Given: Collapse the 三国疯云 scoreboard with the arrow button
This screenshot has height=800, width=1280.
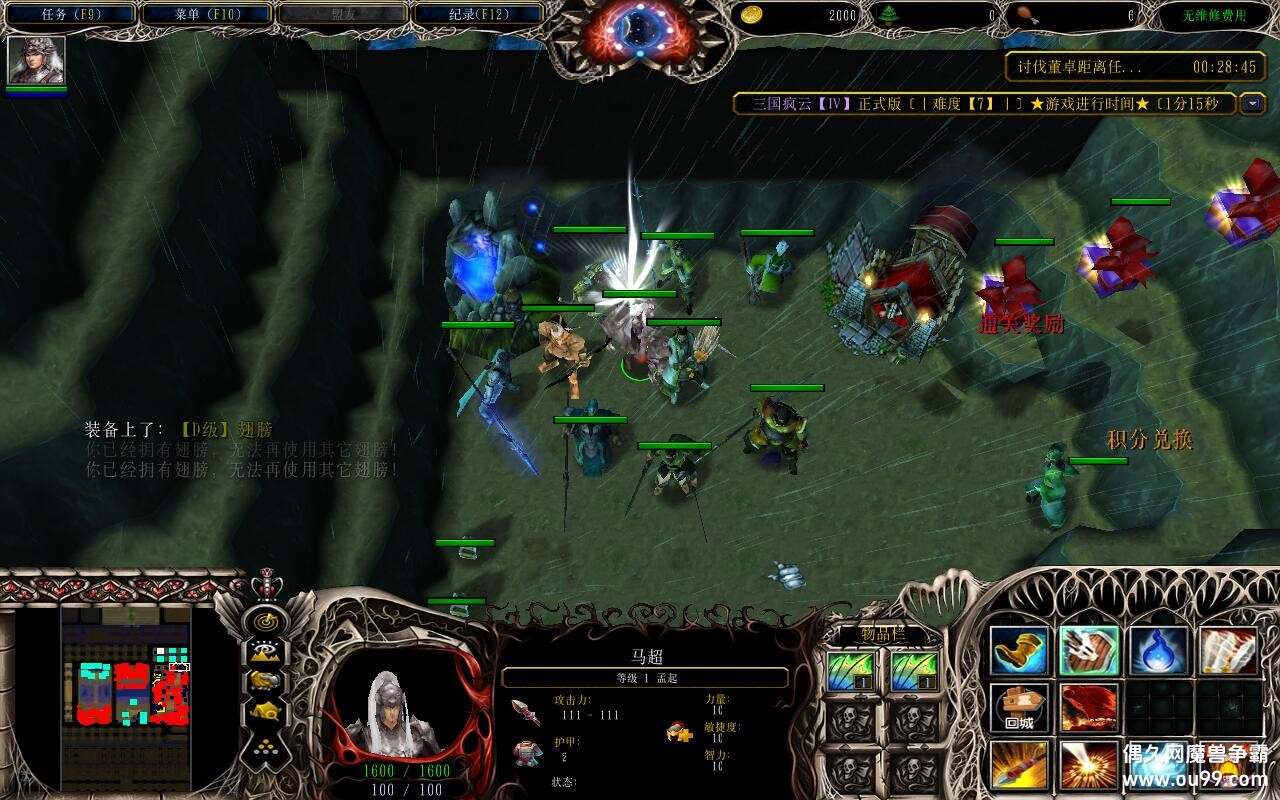Looking at the screenshot, I should coord(1252,103).
